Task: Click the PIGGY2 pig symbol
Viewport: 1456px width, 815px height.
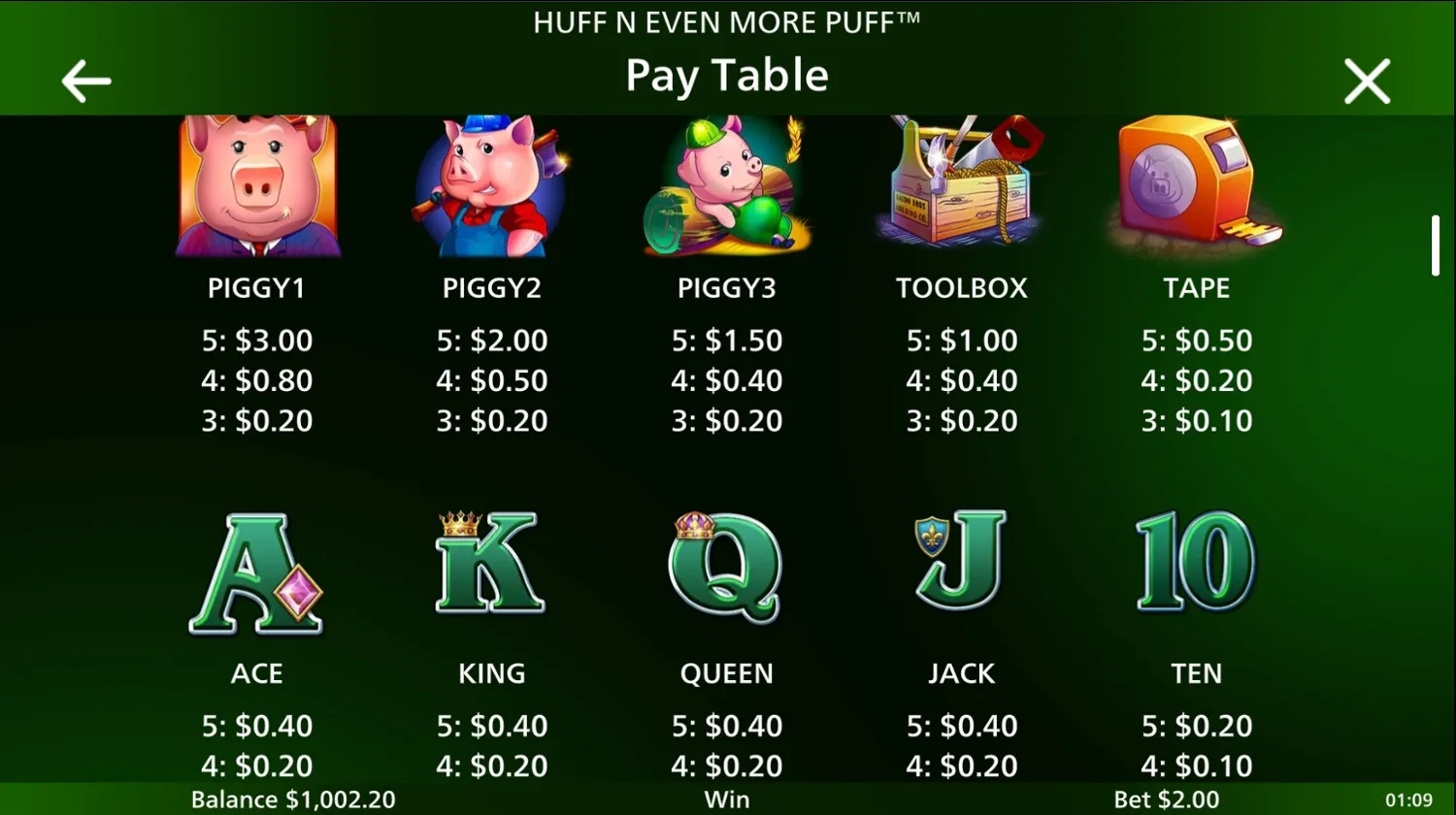Action: click(492, 186)
